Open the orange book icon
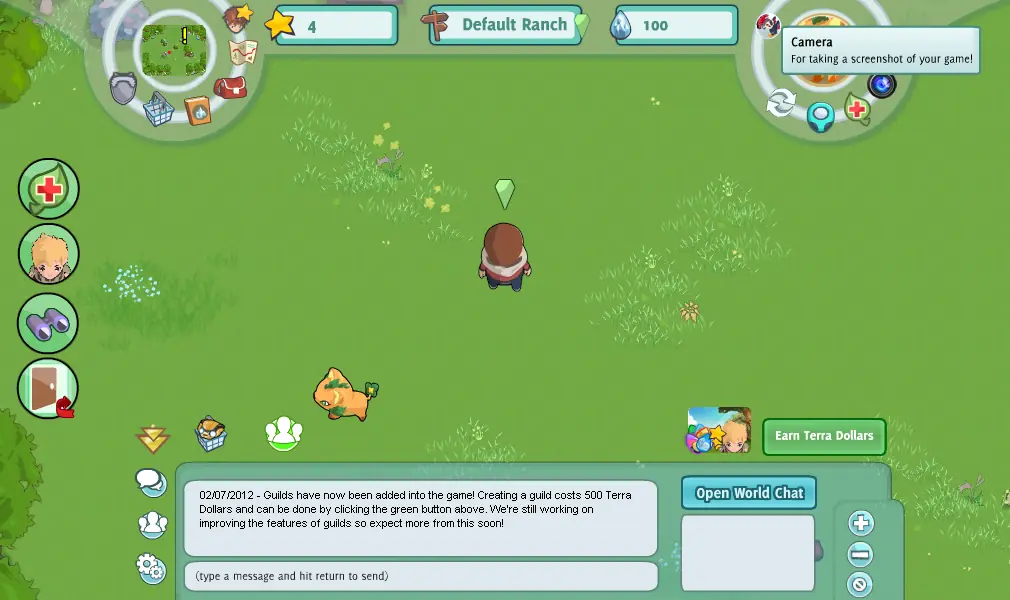The image size is (1010, 600). click(x=197, y=110)
